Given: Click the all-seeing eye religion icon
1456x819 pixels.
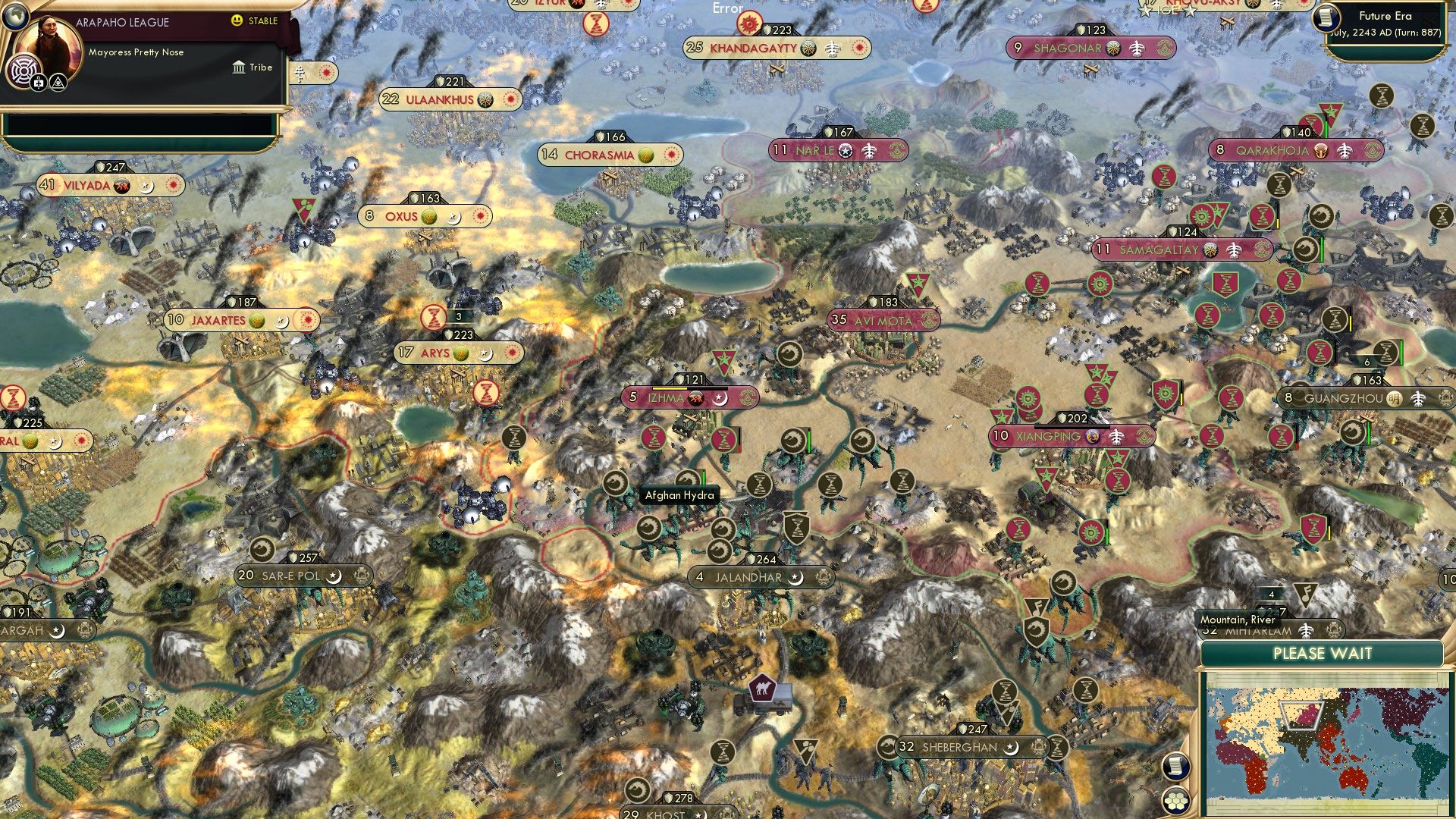Looking at the screenshot, I should (x=58, y=82).
